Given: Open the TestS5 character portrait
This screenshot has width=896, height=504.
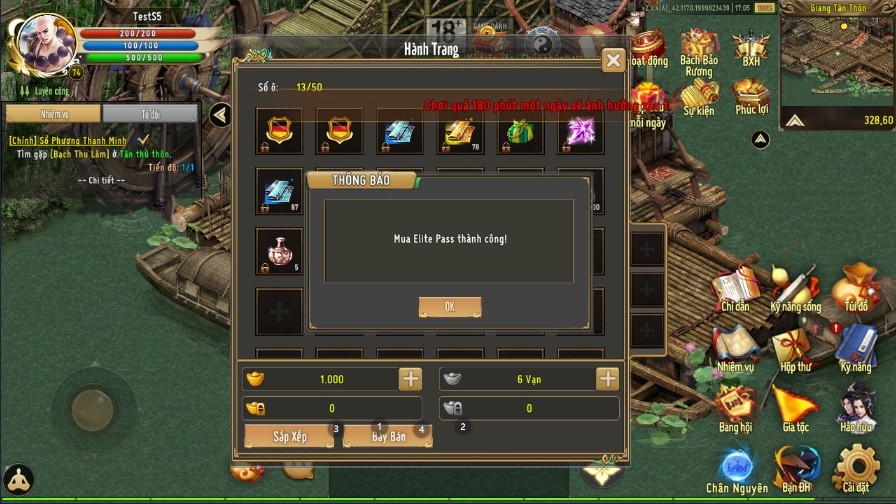Looking at the screenshot, I should [x=42, y=41].
